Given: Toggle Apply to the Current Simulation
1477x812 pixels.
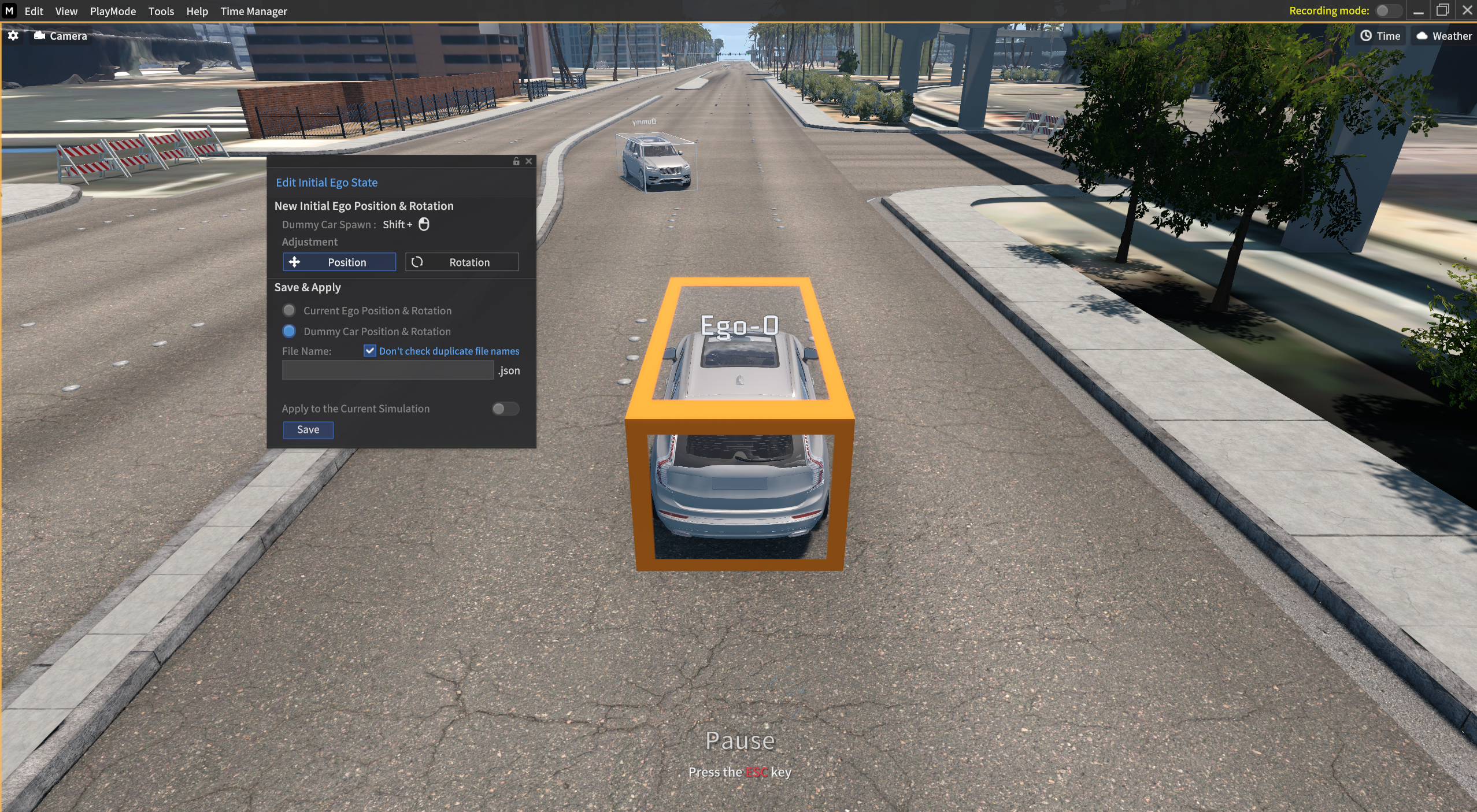Looking at the screenshot, I should pyautogui.click(x=505, y=409).
